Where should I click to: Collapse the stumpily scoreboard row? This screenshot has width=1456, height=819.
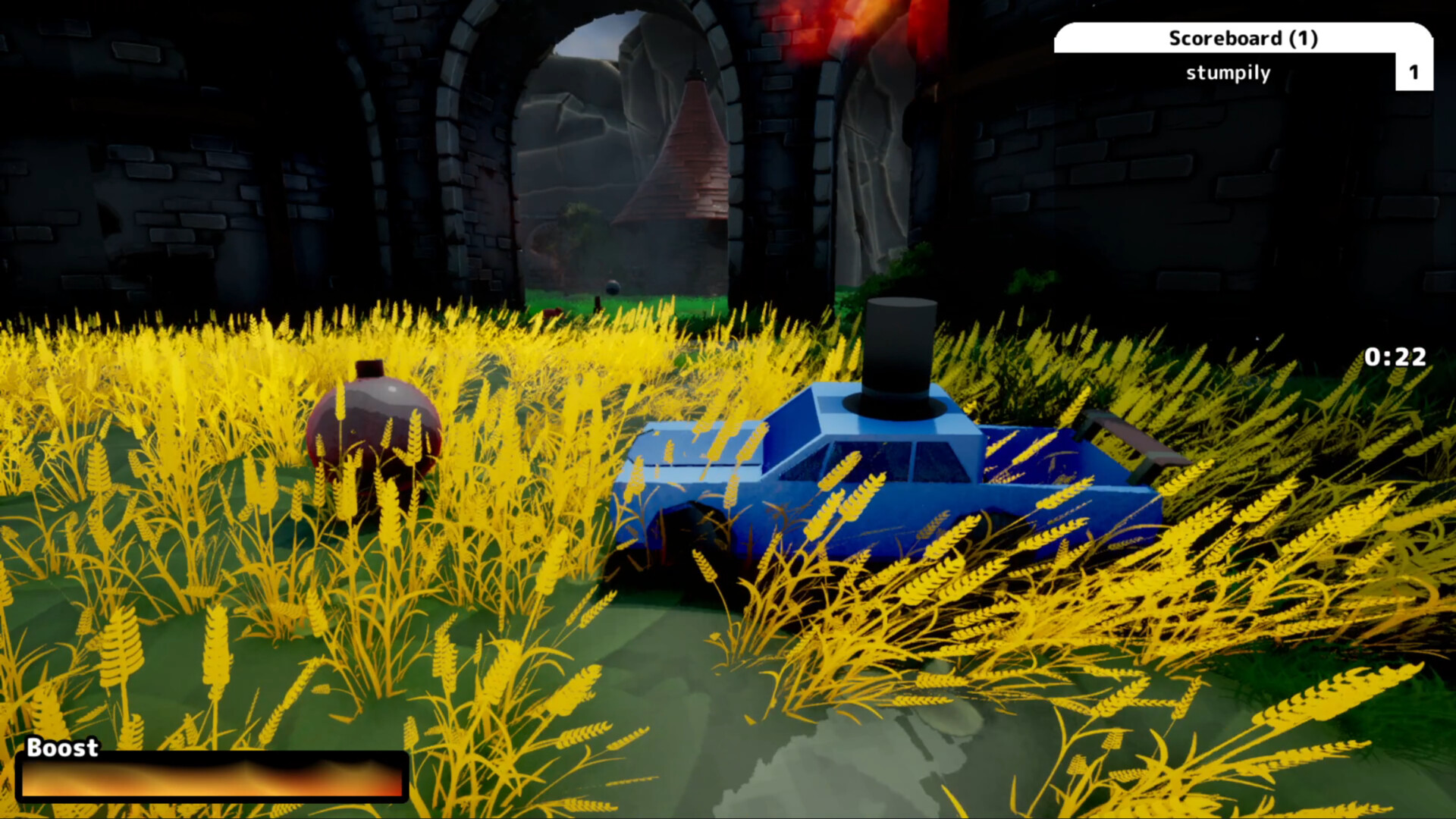click(x=1228, y=73)
